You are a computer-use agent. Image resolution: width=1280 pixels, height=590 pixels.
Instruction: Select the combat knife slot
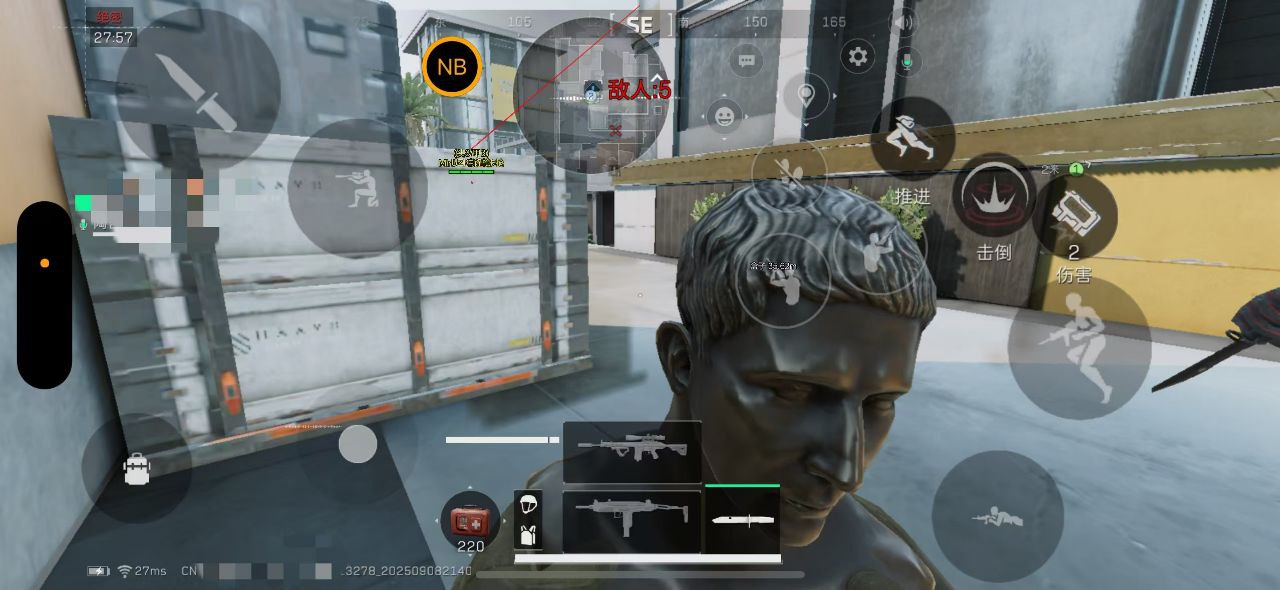742,520
